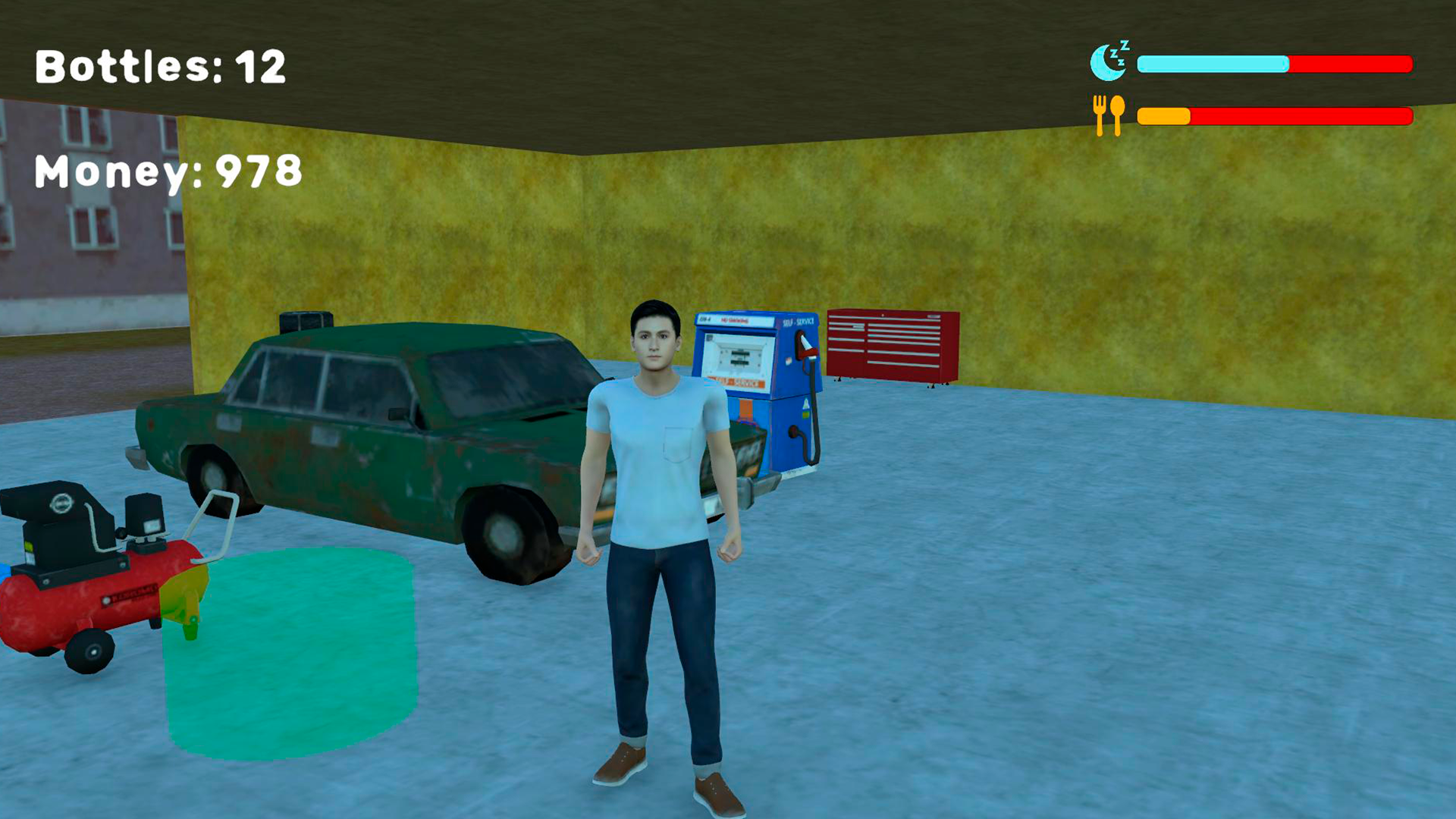Toggle the fuel pump display screen
The width and height of the screenshot is (1456, 819).
point(736,353)
